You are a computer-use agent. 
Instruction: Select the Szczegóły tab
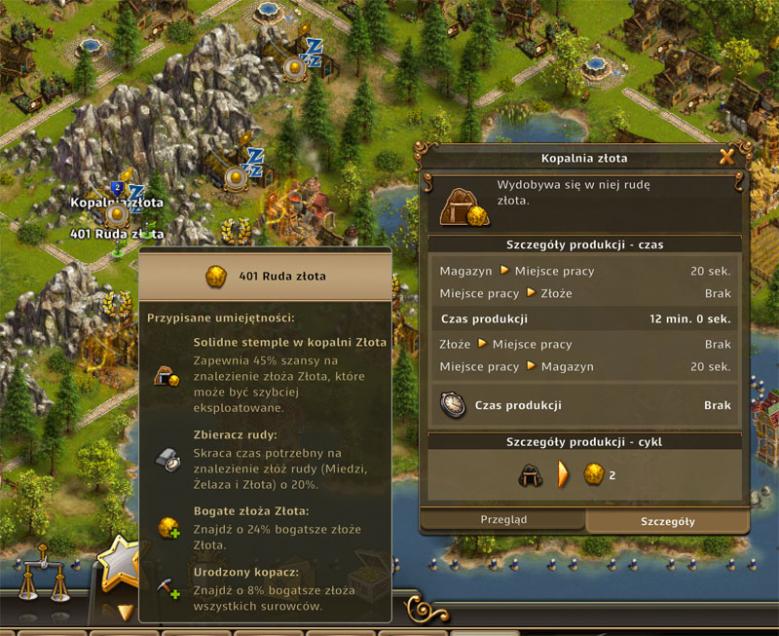coord(667,521)
